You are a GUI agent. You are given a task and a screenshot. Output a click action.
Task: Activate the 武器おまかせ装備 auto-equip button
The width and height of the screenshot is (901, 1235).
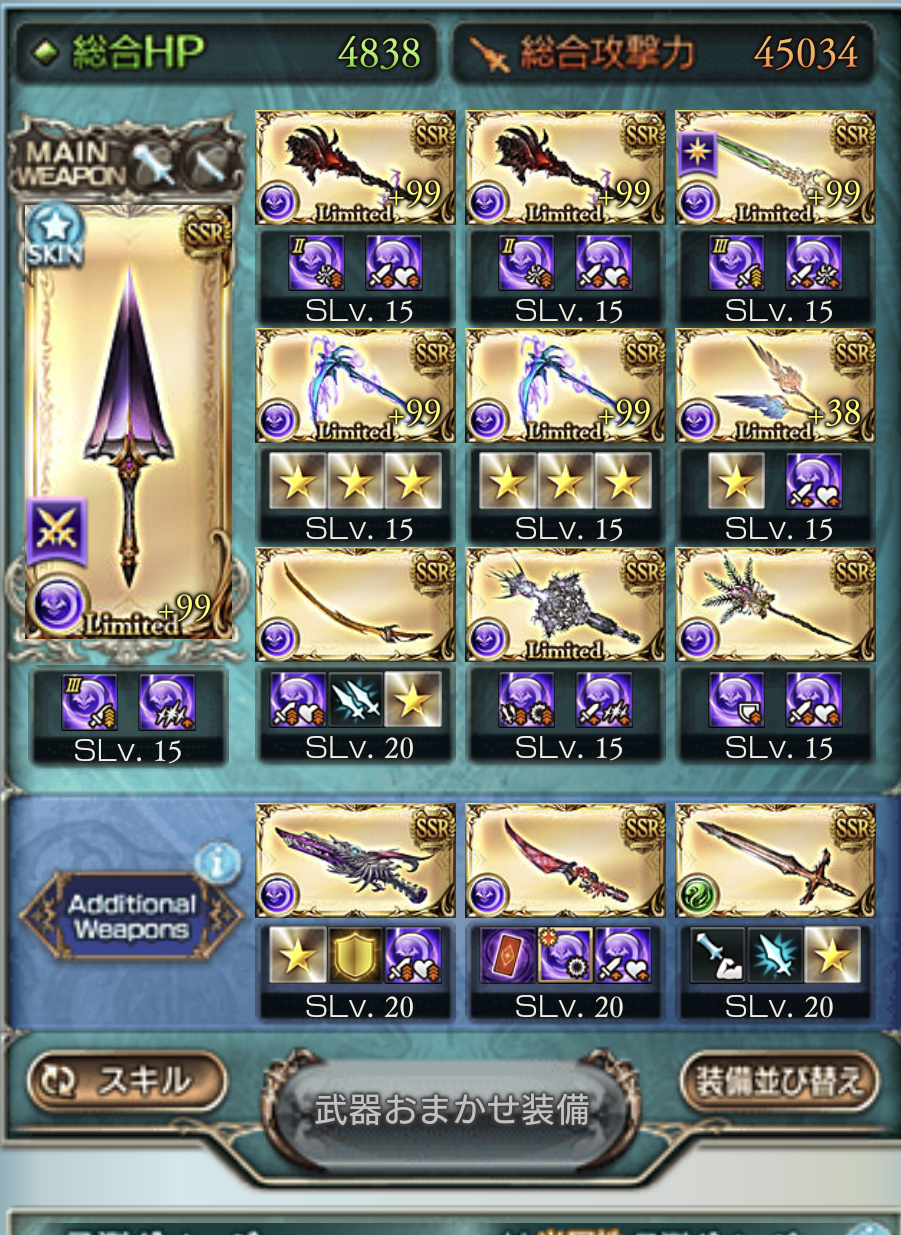(x=452, y=1110)
